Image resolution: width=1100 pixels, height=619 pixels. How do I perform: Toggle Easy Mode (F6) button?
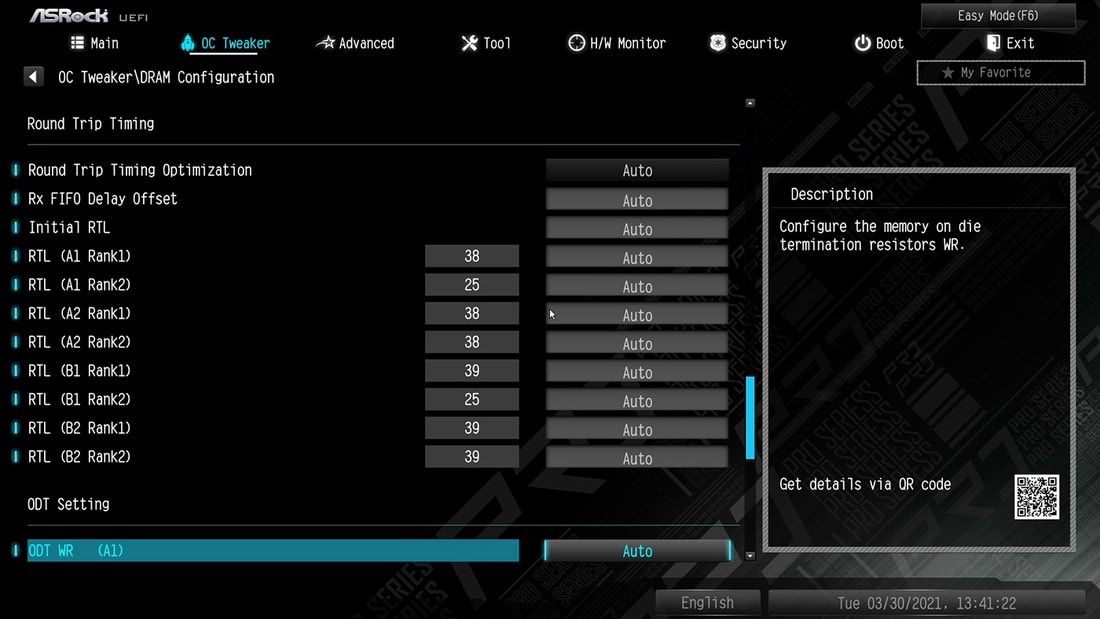tap(998, 15)
